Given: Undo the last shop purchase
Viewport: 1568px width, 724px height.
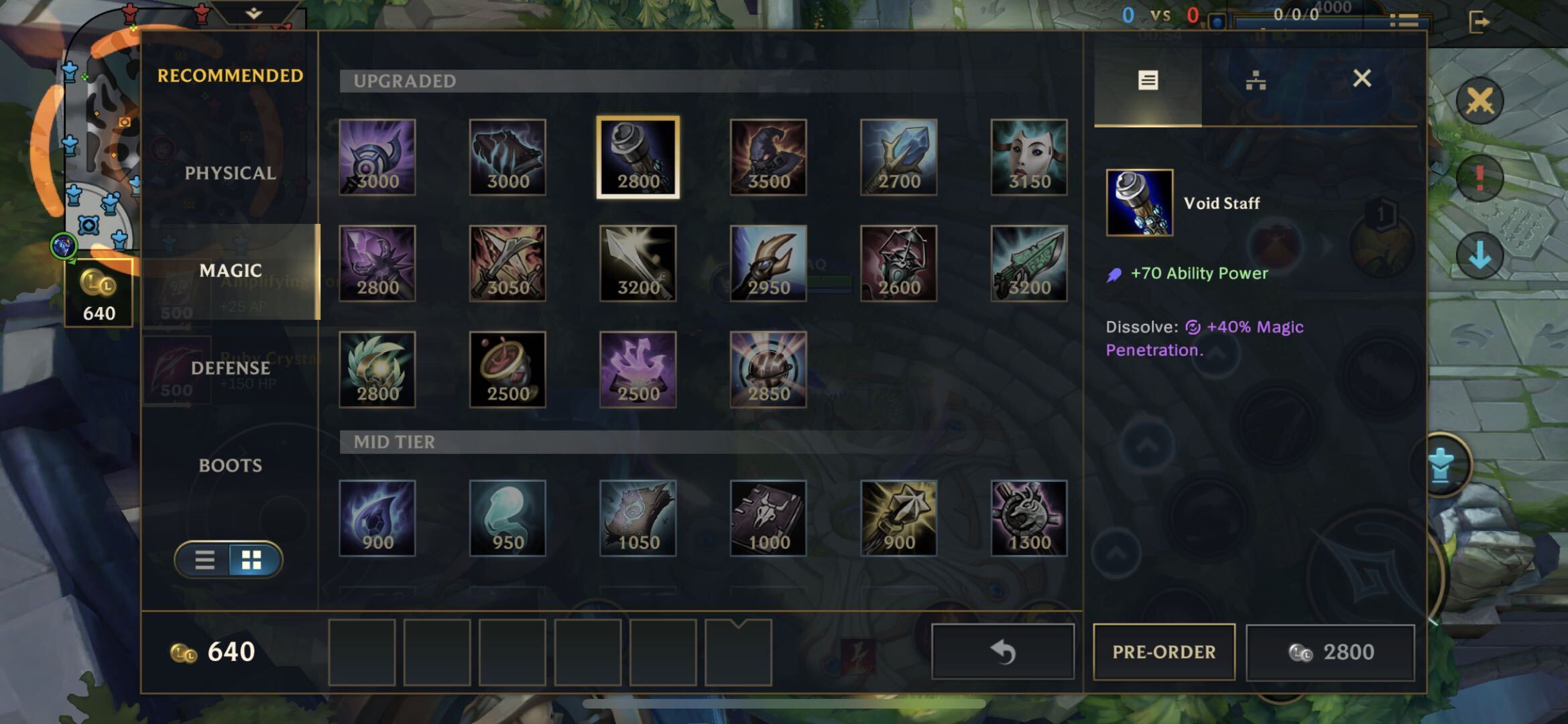Looking at the screenshot, I should (x=1003, y=652).
